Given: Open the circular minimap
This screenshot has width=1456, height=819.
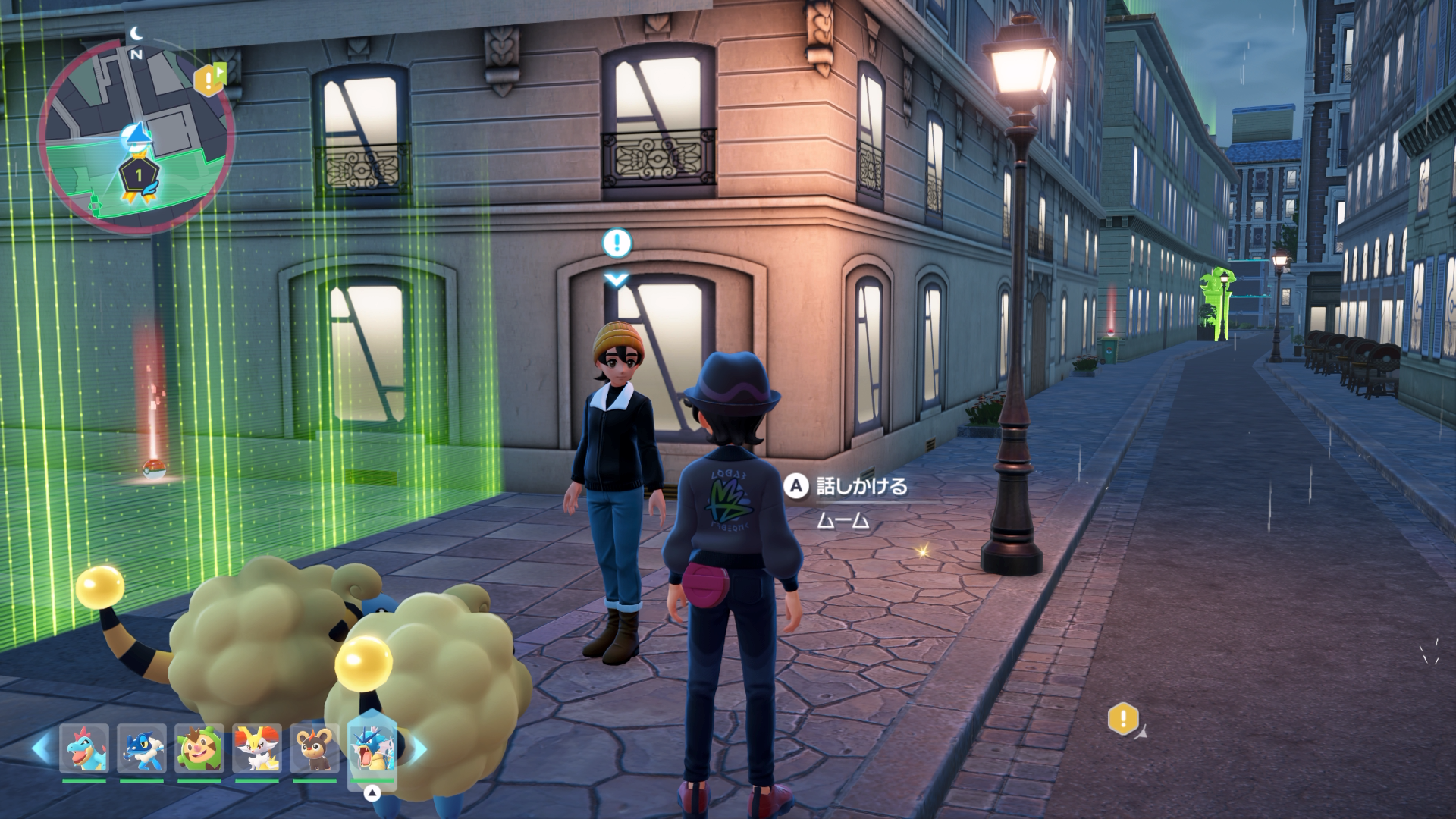Looking at the screenshot, I should 136,136.
